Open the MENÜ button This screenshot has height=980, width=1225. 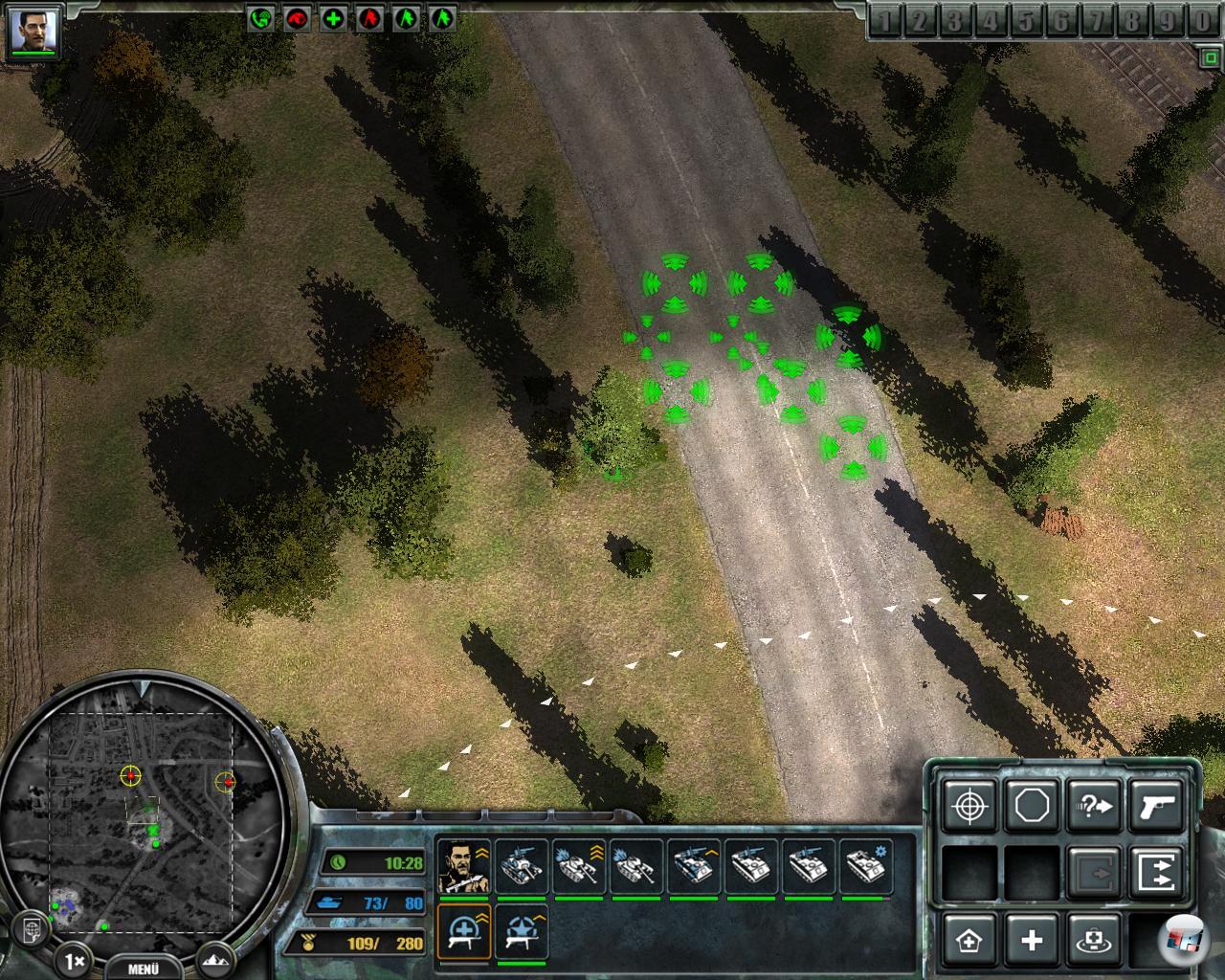143,968
